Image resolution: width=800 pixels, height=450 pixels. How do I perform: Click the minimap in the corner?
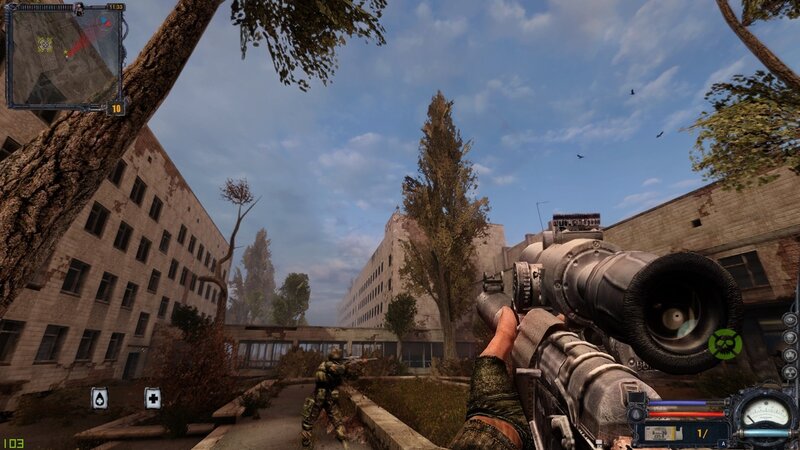click(x=64, y=56)
